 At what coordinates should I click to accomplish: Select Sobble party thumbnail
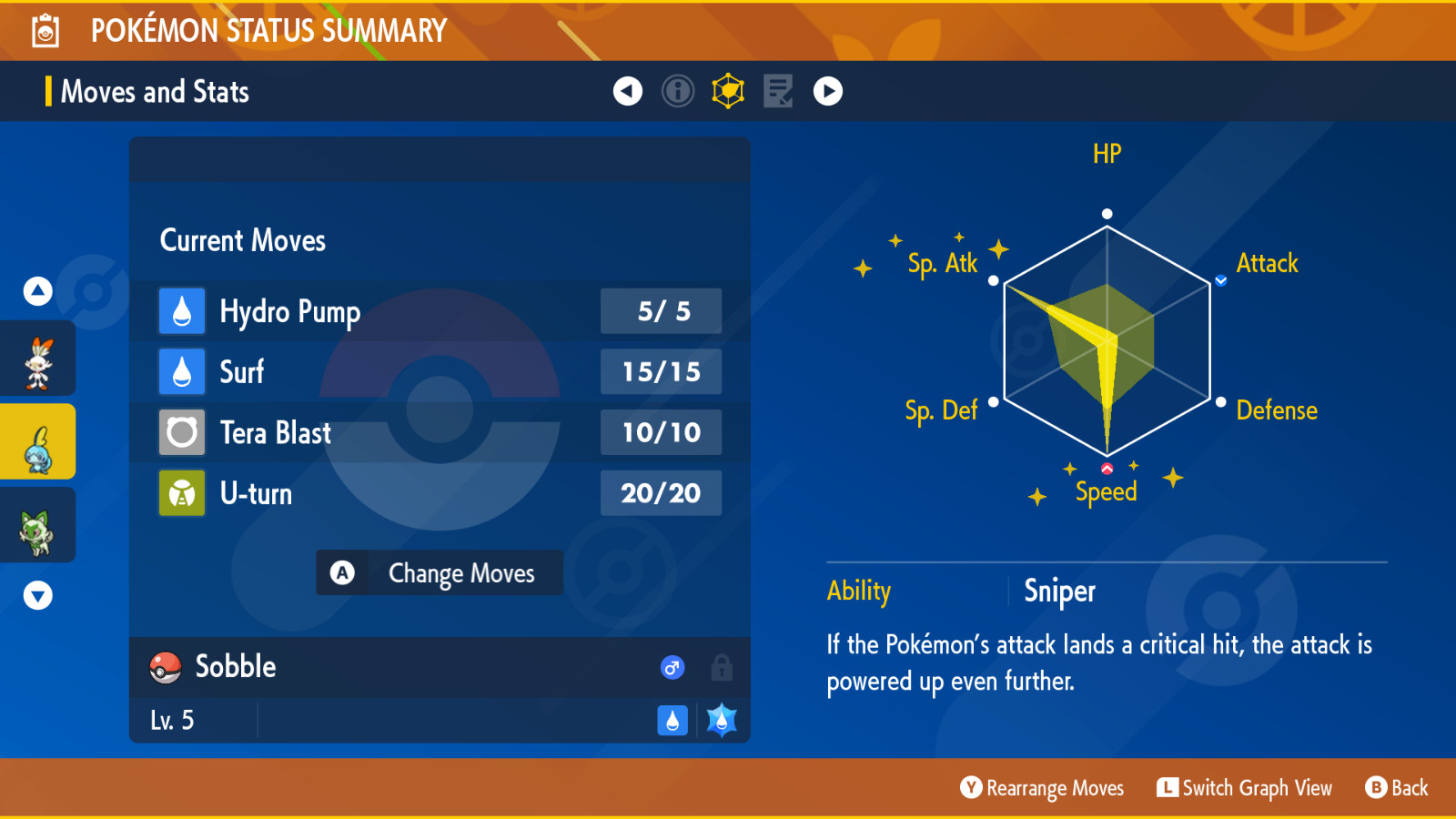tap(38, 442)
